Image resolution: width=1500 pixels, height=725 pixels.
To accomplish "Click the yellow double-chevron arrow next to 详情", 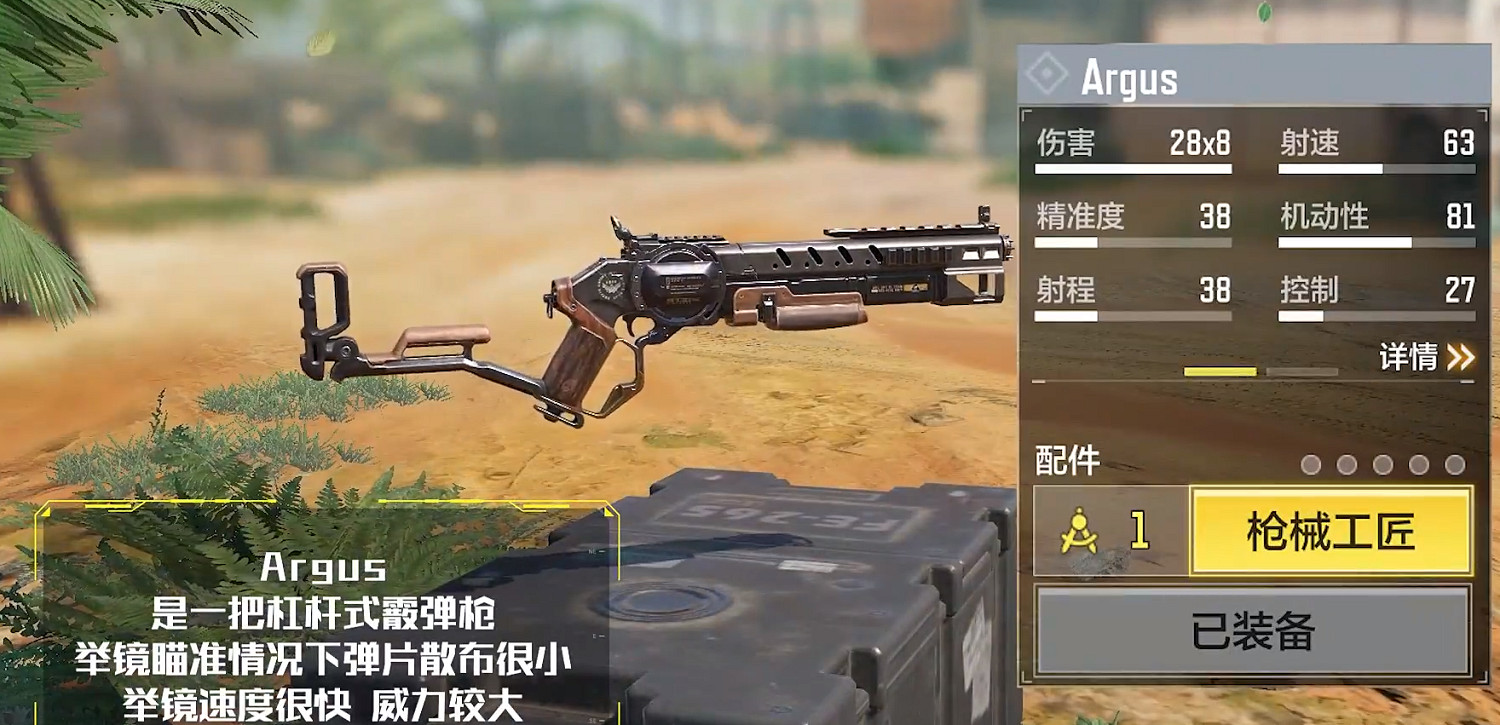I will pos(1459,356).
